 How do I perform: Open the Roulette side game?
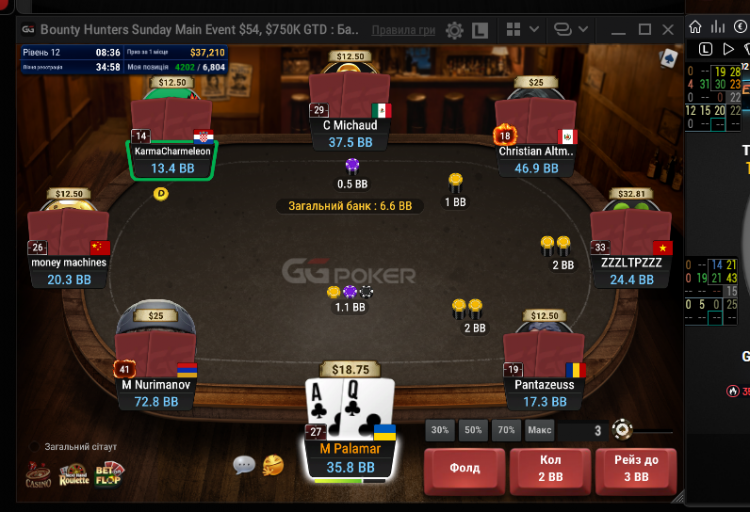[x=74, y=474]
